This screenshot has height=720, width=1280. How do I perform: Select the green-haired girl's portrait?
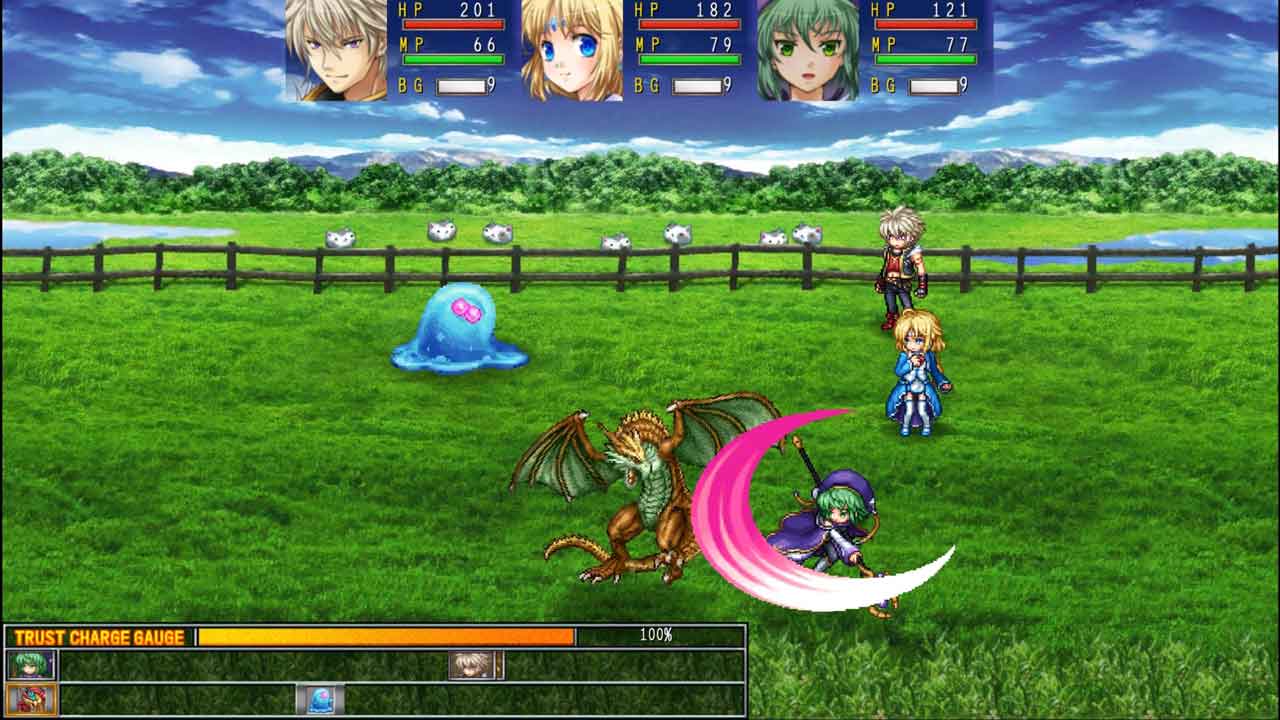coord(808,50)
